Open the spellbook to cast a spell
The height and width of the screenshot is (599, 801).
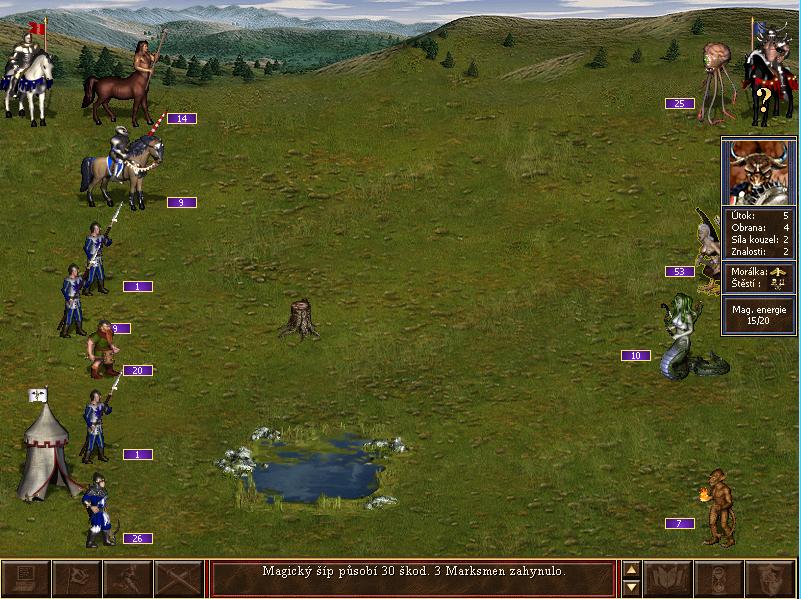point(667,579)
